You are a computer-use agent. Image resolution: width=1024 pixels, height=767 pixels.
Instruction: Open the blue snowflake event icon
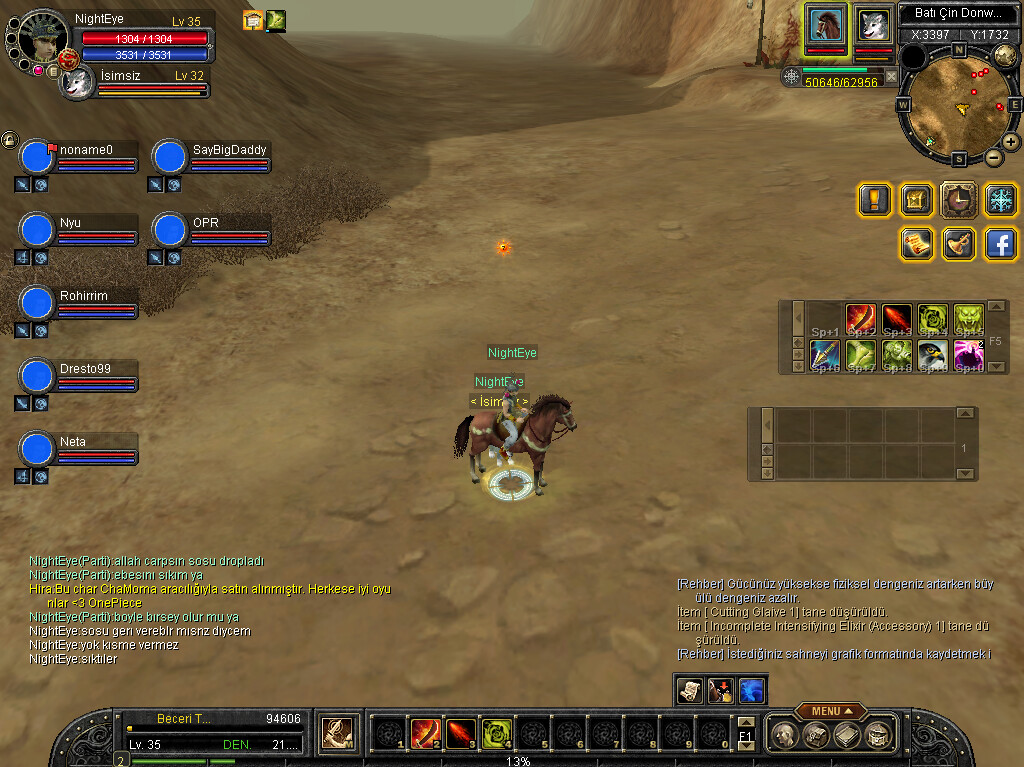(x=1001, y=199)
